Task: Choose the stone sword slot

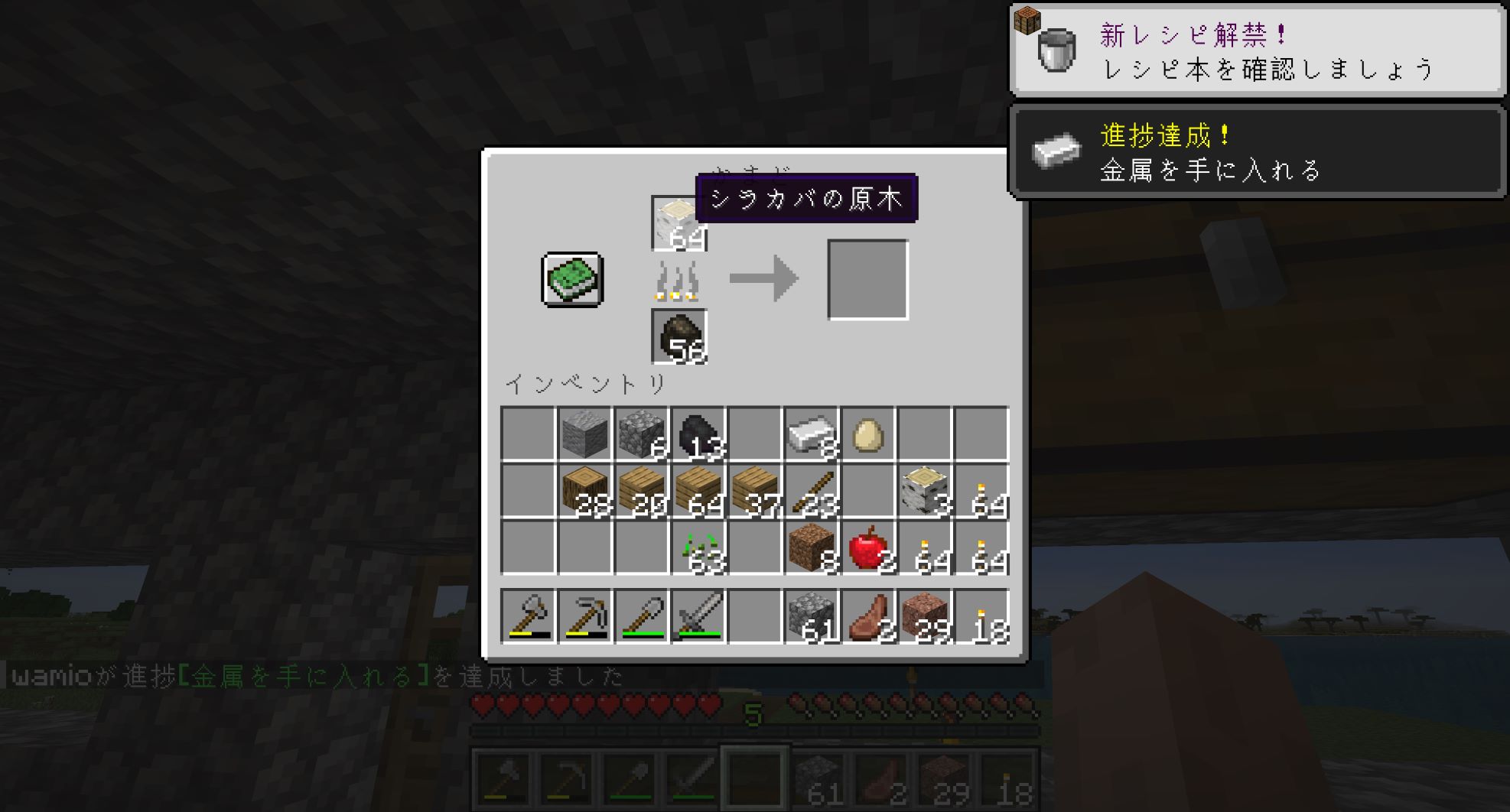Action: click(698, 615)
